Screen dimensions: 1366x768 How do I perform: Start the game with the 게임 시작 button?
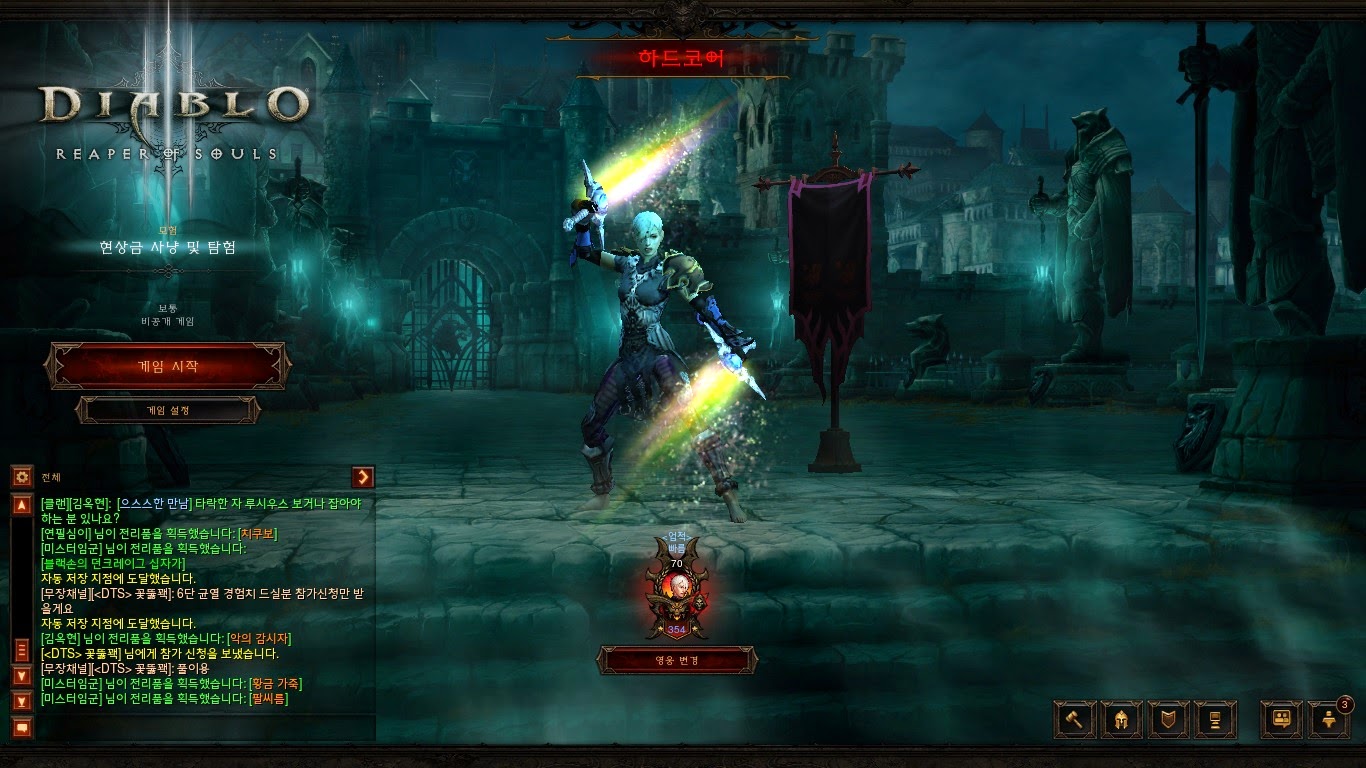(168, 366)
